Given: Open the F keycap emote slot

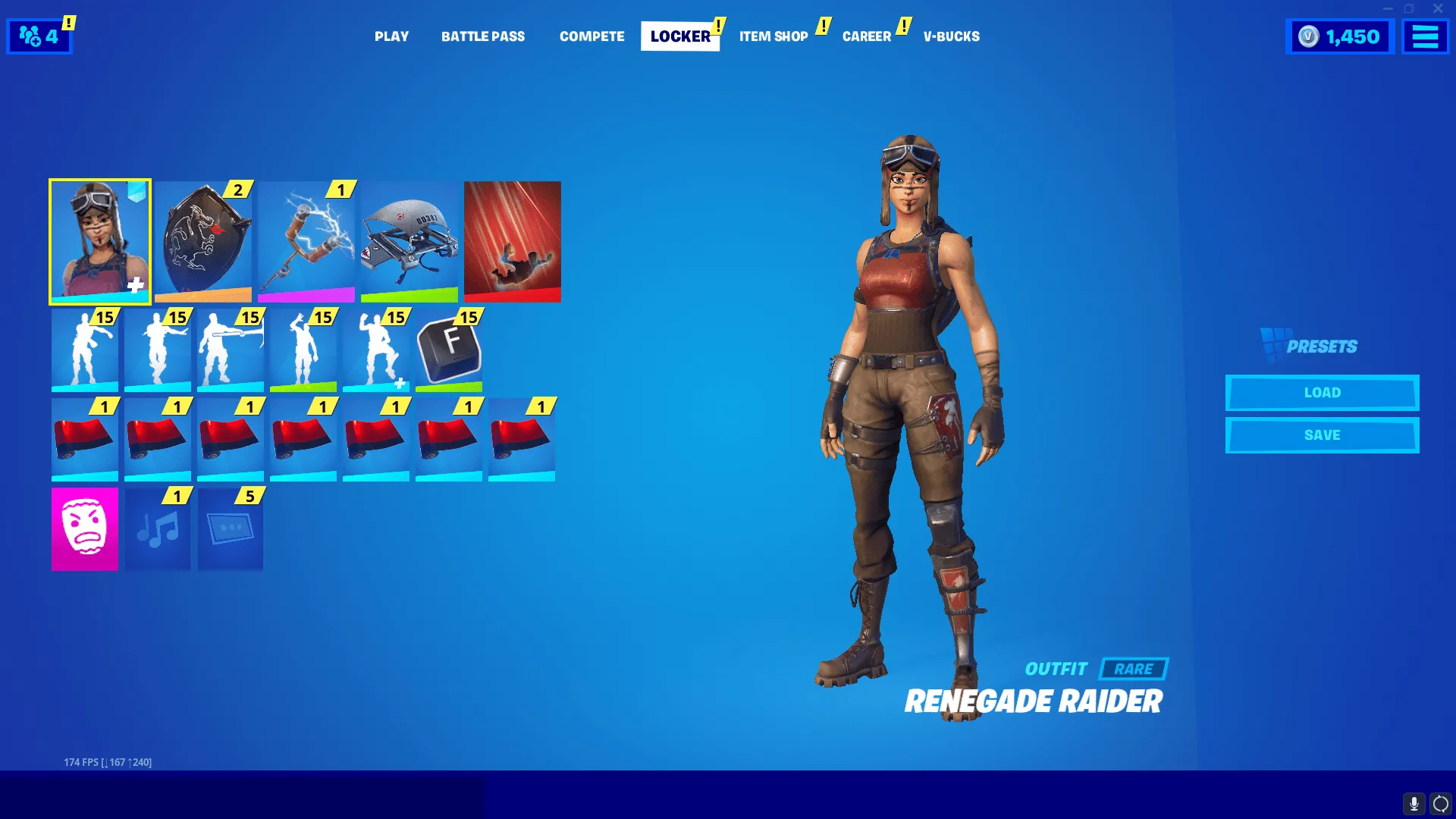Looking at the screenshot, I should click(449, 350).
